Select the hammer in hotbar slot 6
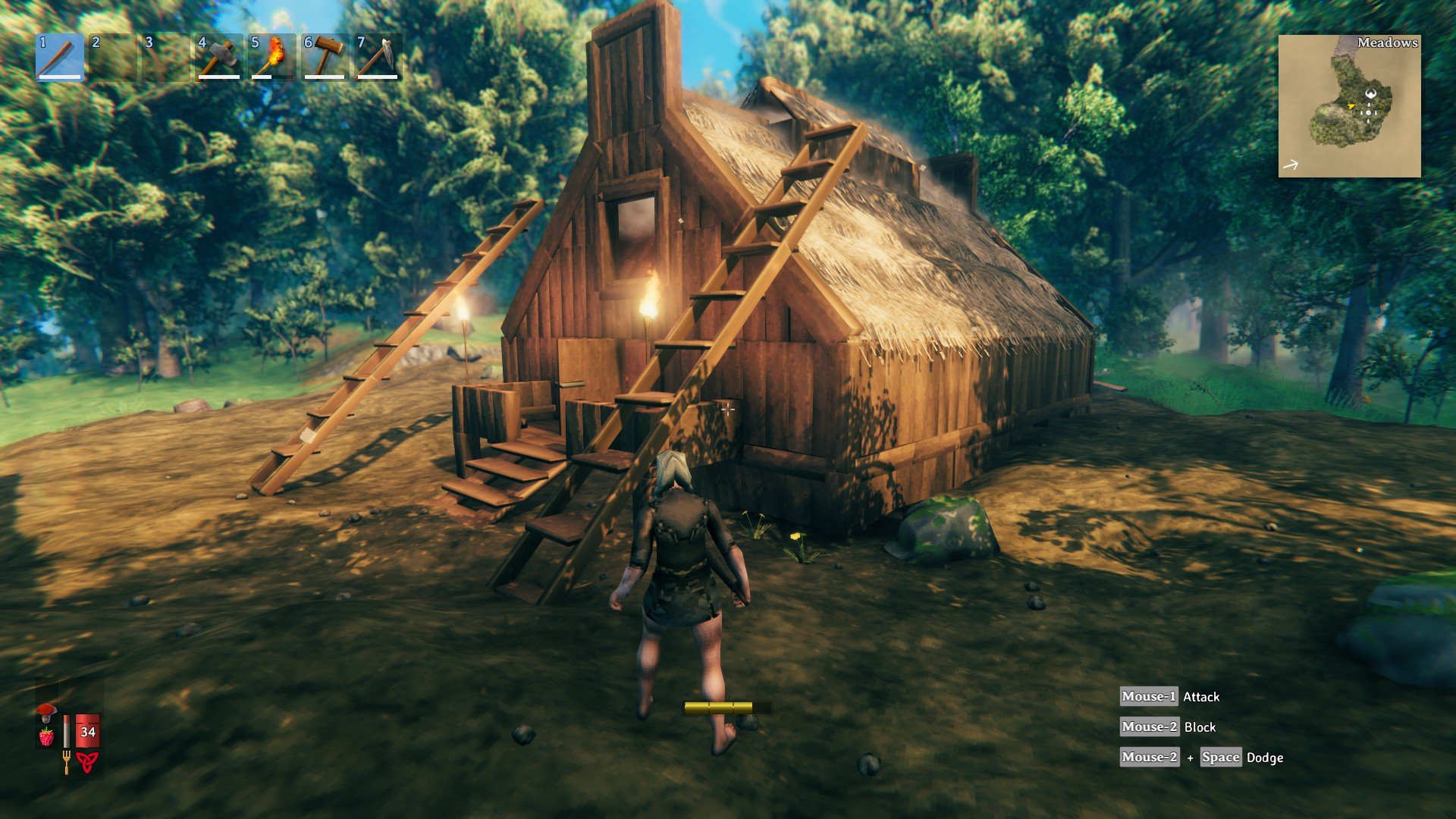 pyautogui.click(x=324, y=57)
